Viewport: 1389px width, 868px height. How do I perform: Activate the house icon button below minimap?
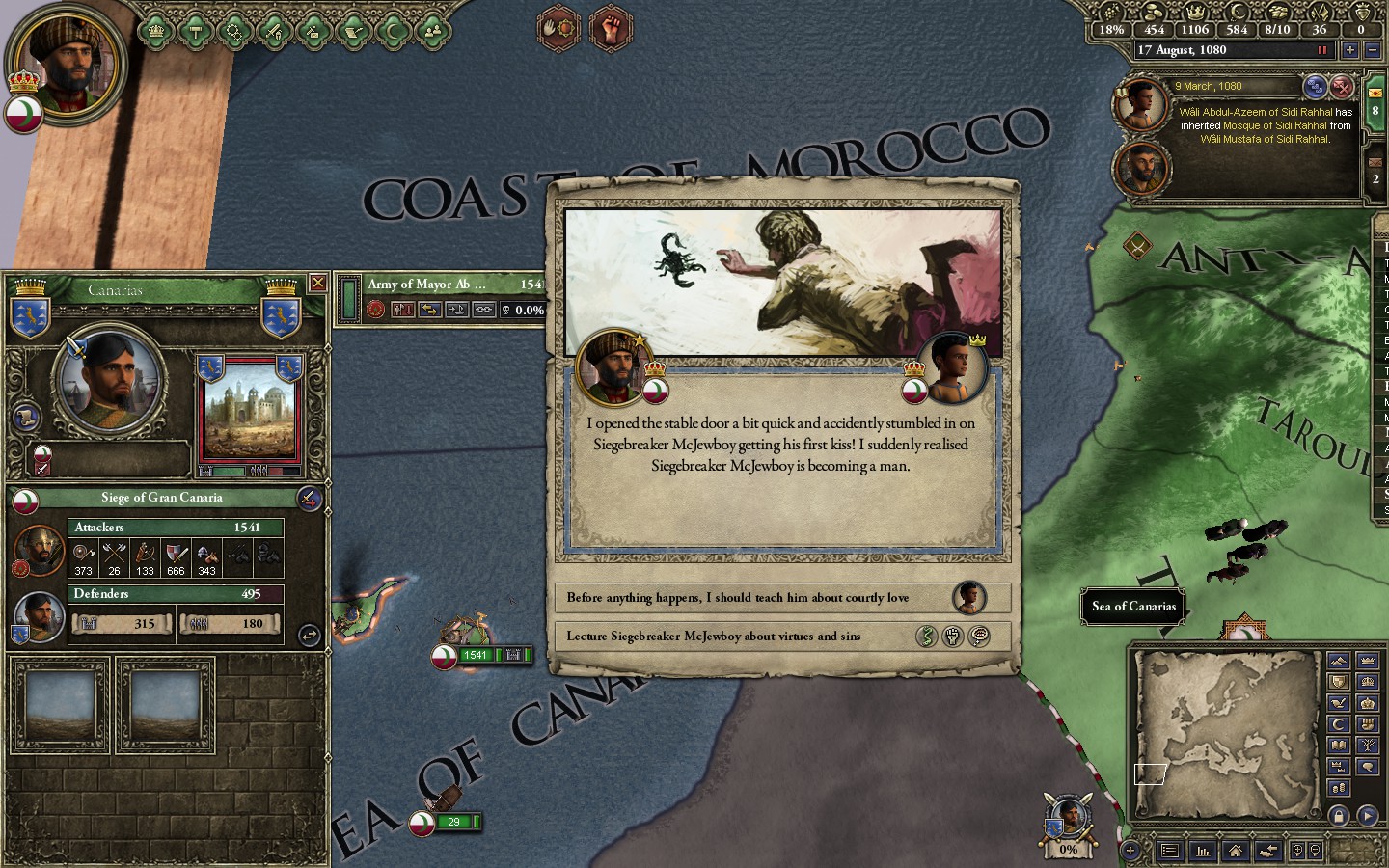(x=1235, y=851)
